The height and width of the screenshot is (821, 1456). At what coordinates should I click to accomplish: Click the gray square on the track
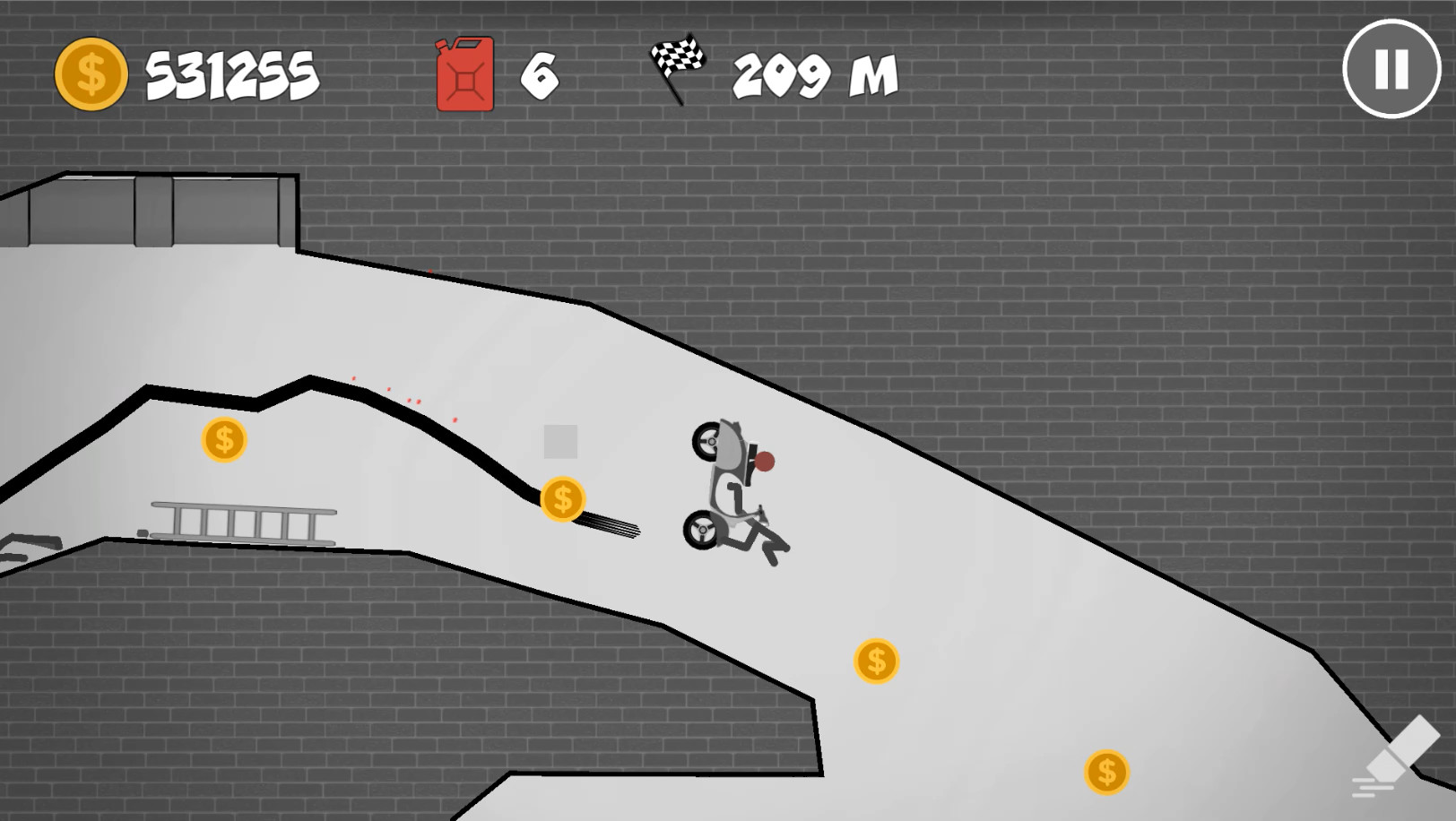click(561, 440)
